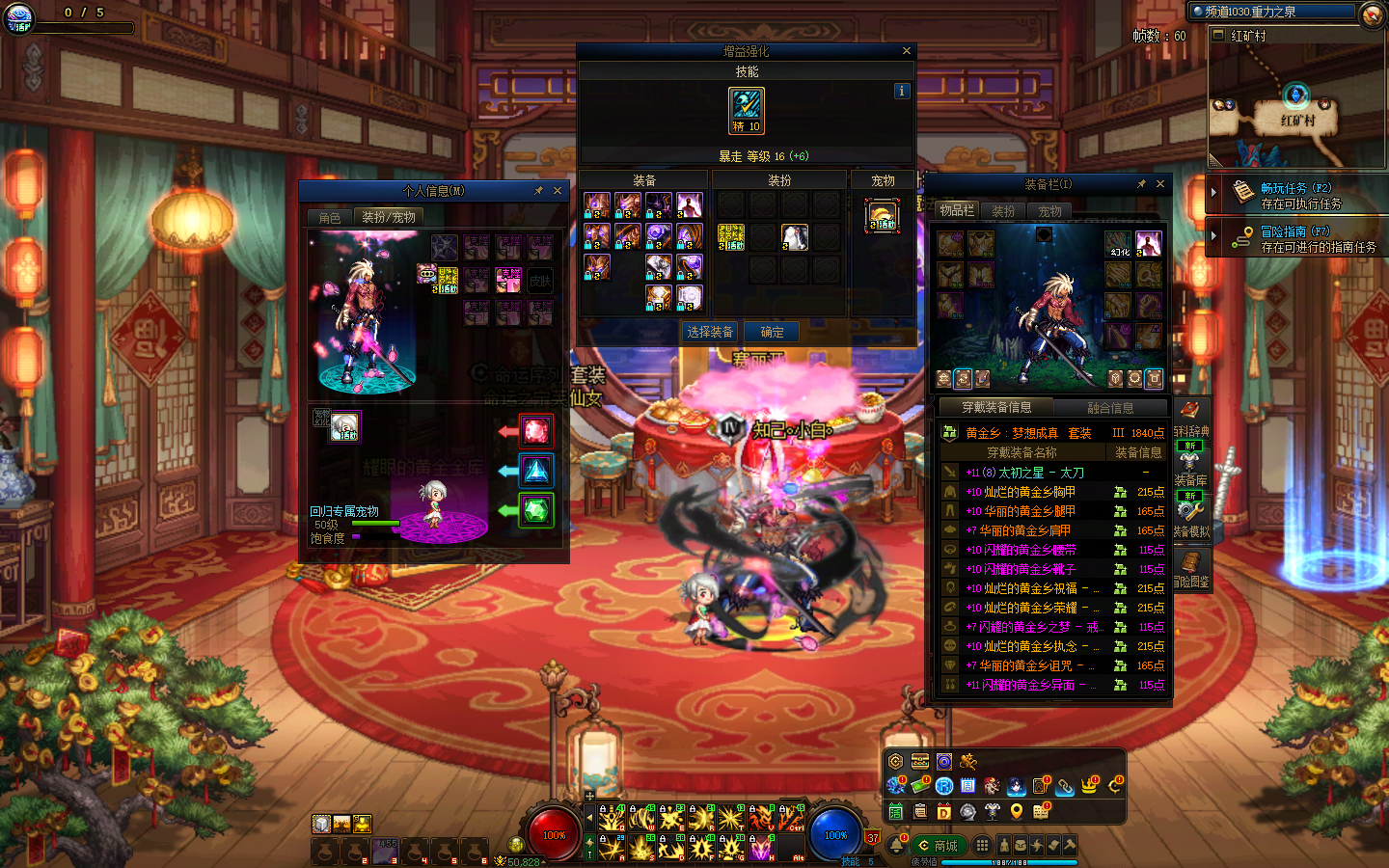Close the 个人信息 window

(558, 191)
